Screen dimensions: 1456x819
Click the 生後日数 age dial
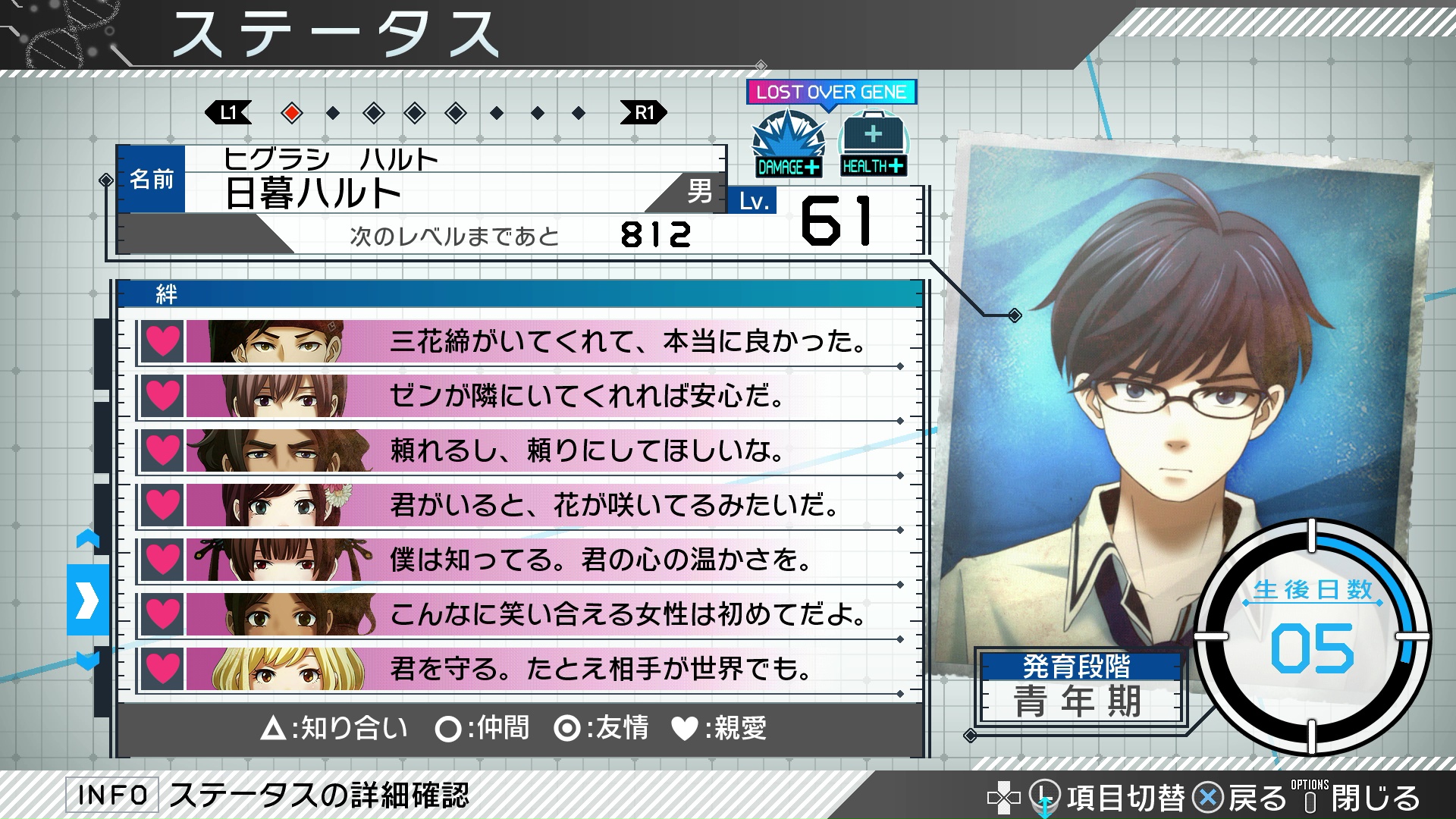click(x=1312, y=635)
